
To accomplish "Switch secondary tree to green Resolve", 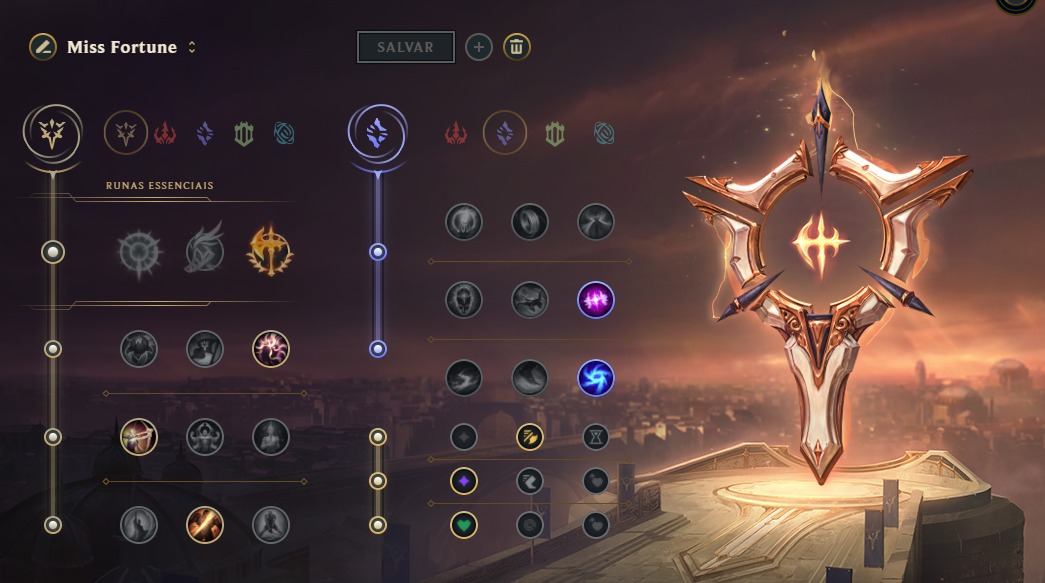I will 554,132.
